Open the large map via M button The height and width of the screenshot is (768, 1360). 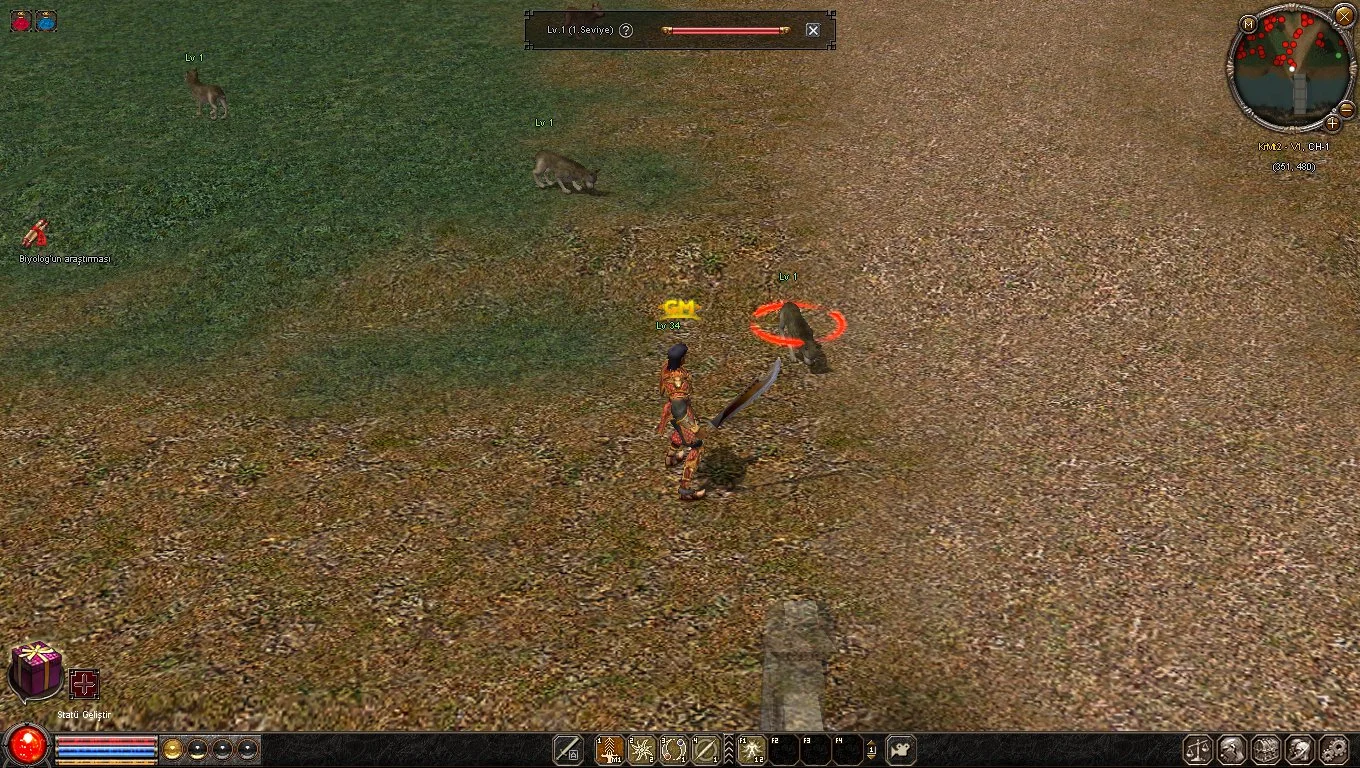[x=1248, y=24]
